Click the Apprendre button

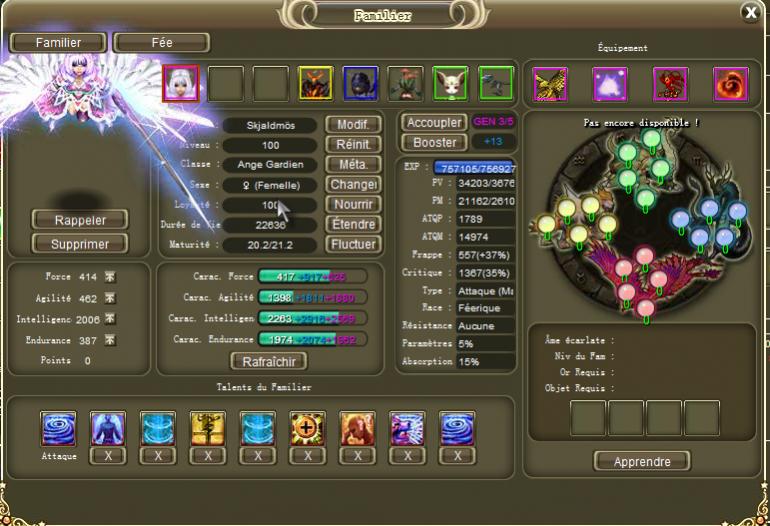[641, 461]
